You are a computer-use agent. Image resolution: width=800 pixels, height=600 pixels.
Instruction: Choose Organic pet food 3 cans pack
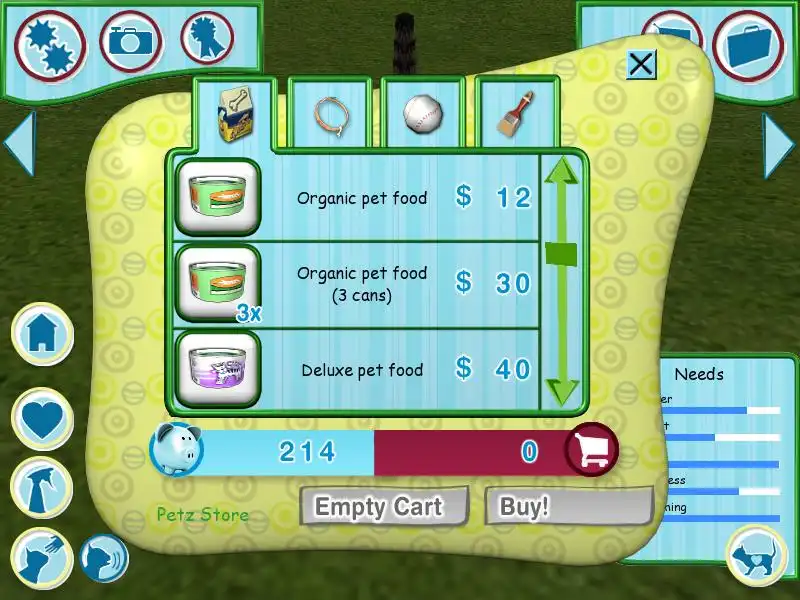point(219,283)
